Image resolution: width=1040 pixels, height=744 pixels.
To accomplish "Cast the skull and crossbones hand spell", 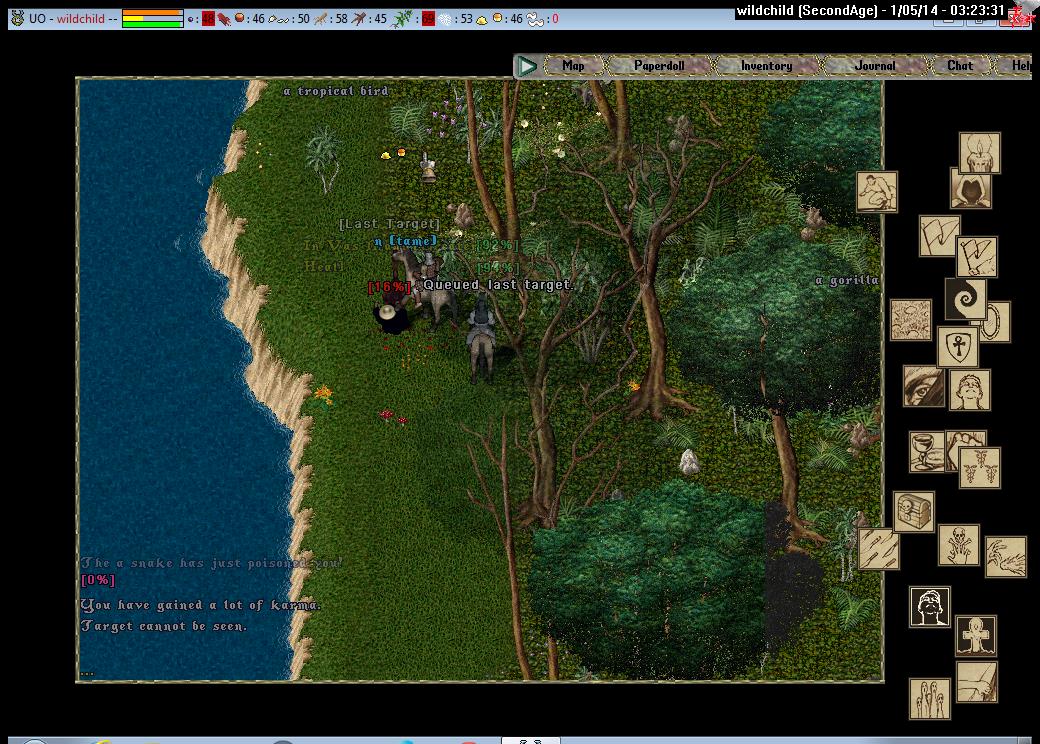I will 958,546.
